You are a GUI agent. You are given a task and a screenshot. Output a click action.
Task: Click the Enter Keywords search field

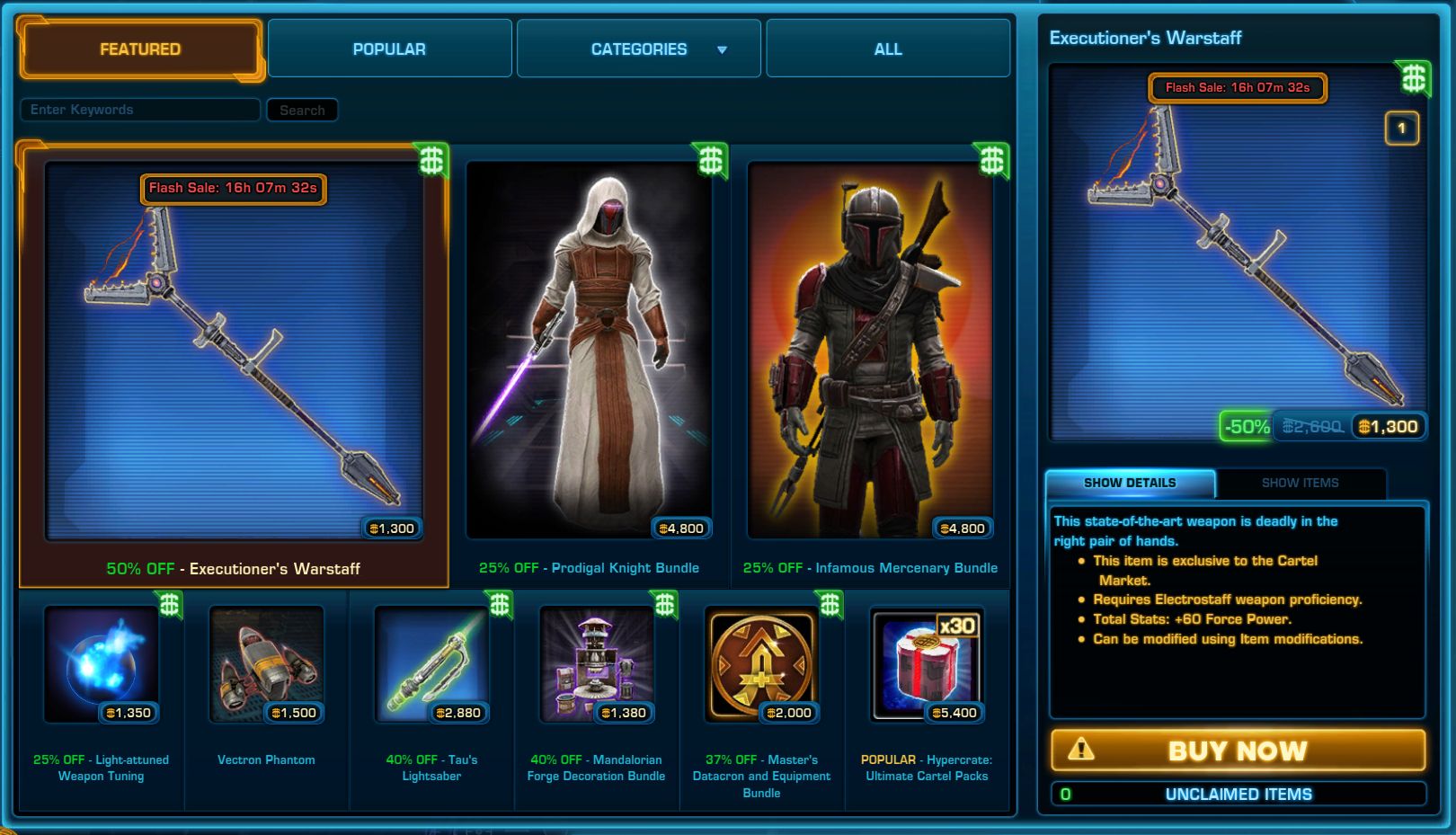tap(140, 110)
